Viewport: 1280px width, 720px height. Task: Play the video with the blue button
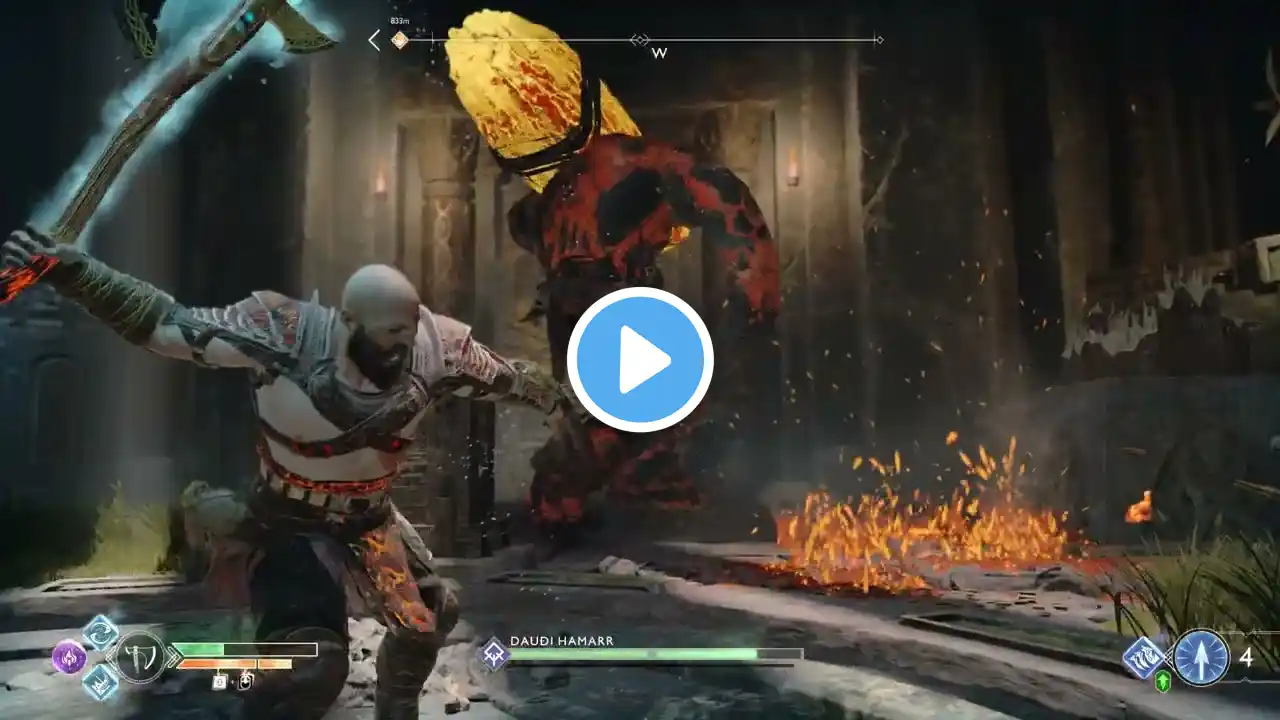point(640,360)
